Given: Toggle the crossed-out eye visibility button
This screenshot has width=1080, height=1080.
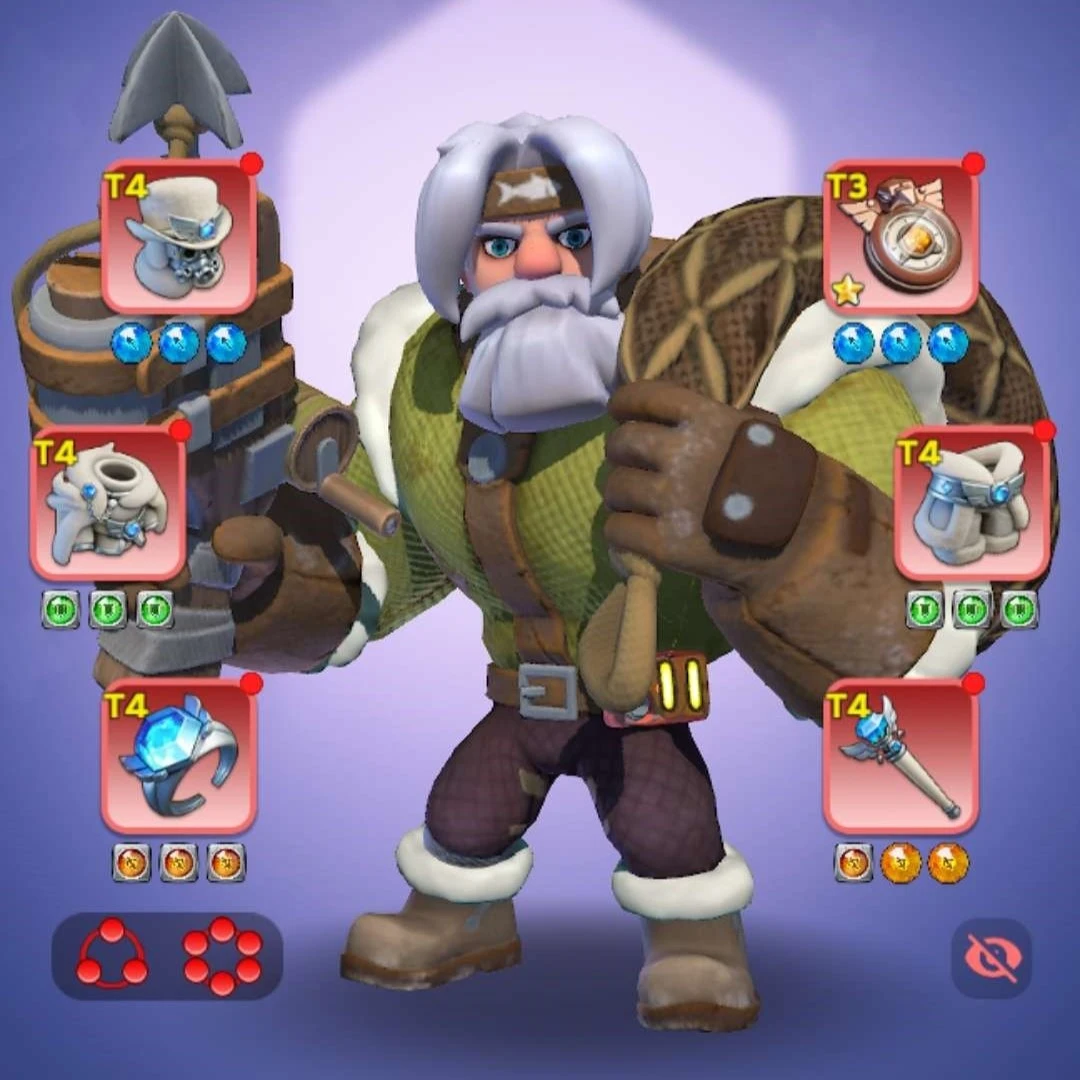Looking at the screenshot, I should [x=990, y=958].
